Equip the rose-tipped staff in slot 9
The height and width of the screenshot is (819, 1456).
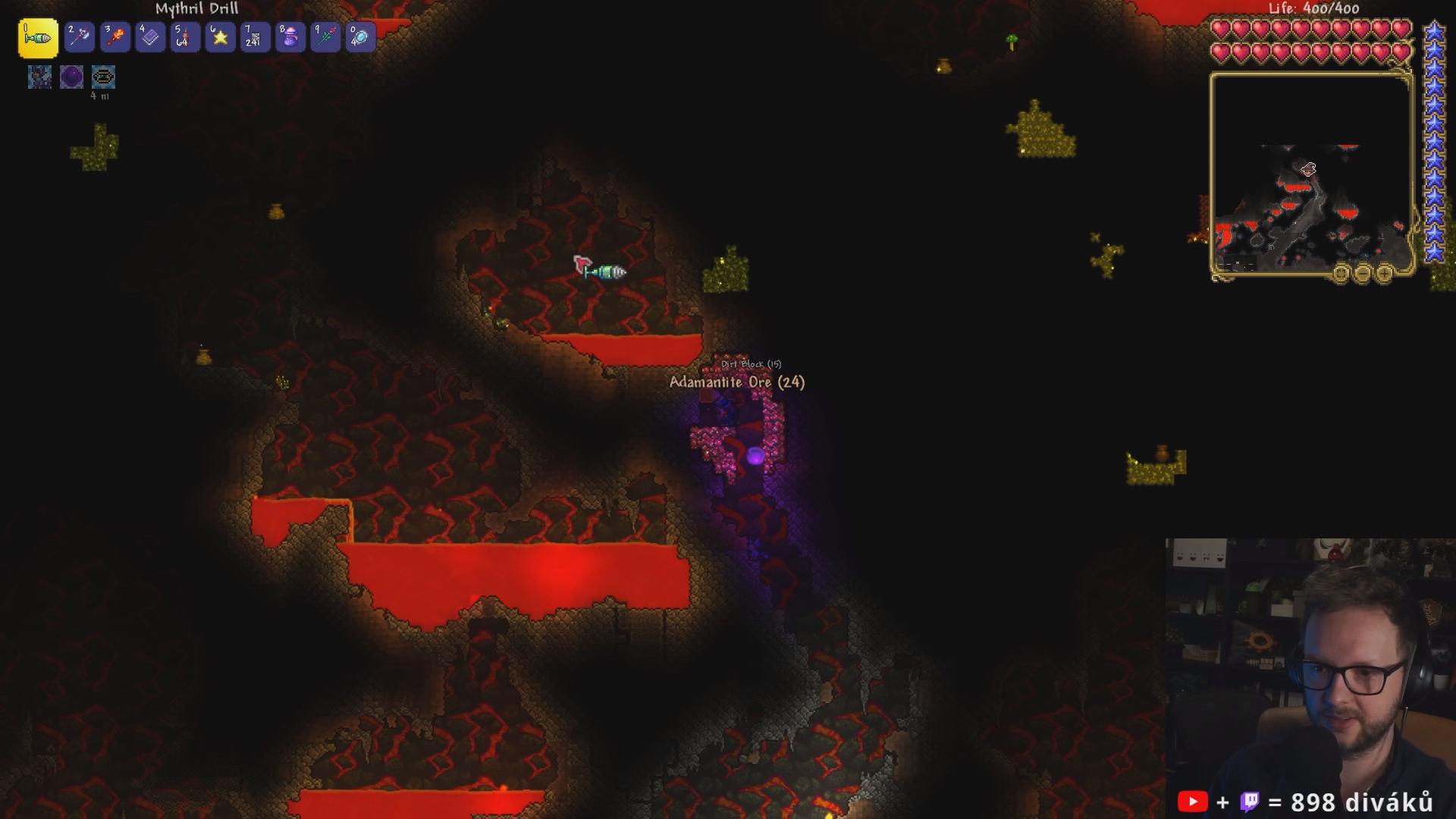point(325,37)
